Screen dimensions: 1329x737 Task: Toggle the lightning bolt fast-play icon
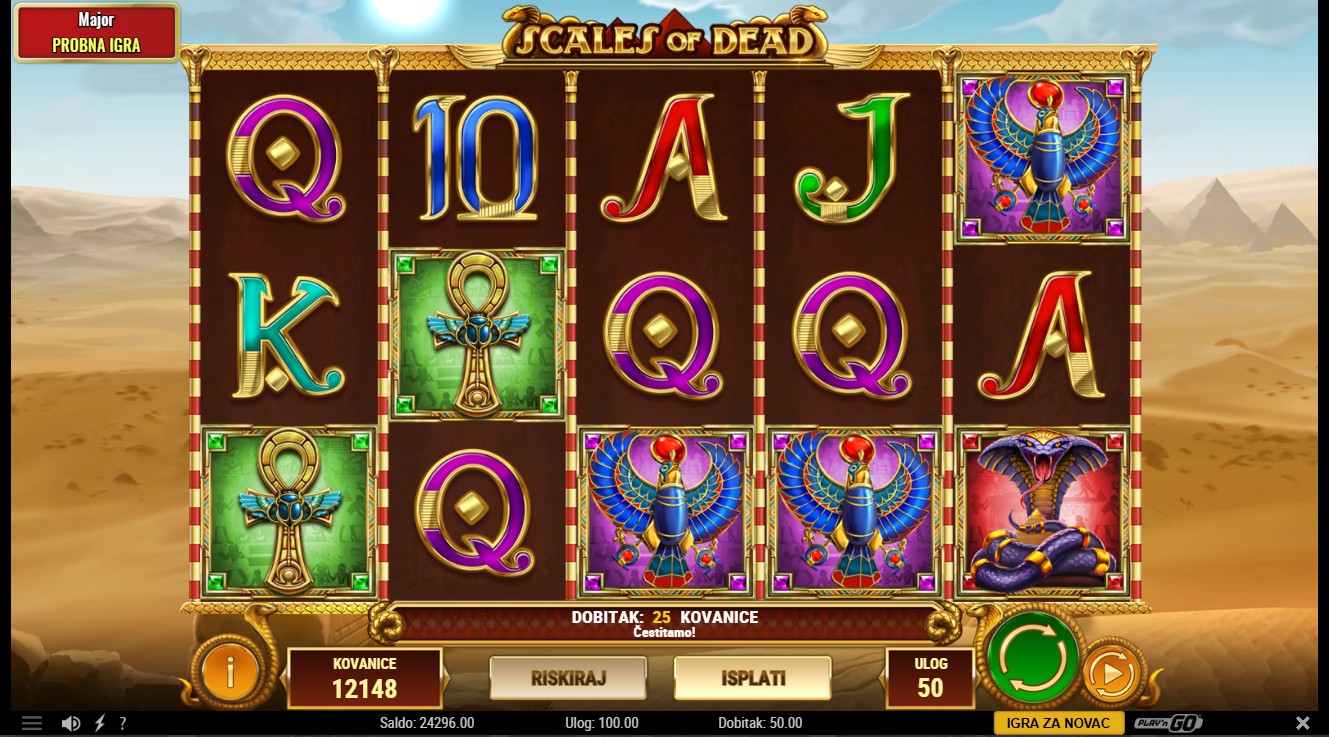[x=100, y=723]
